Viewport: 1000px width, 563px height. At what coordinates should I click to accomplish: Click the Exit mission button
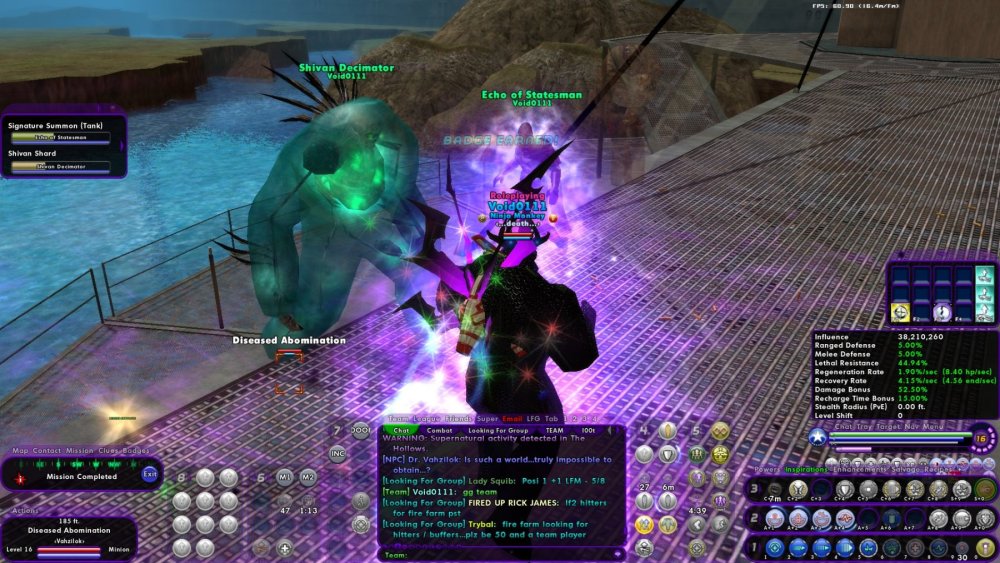(150, 474)
